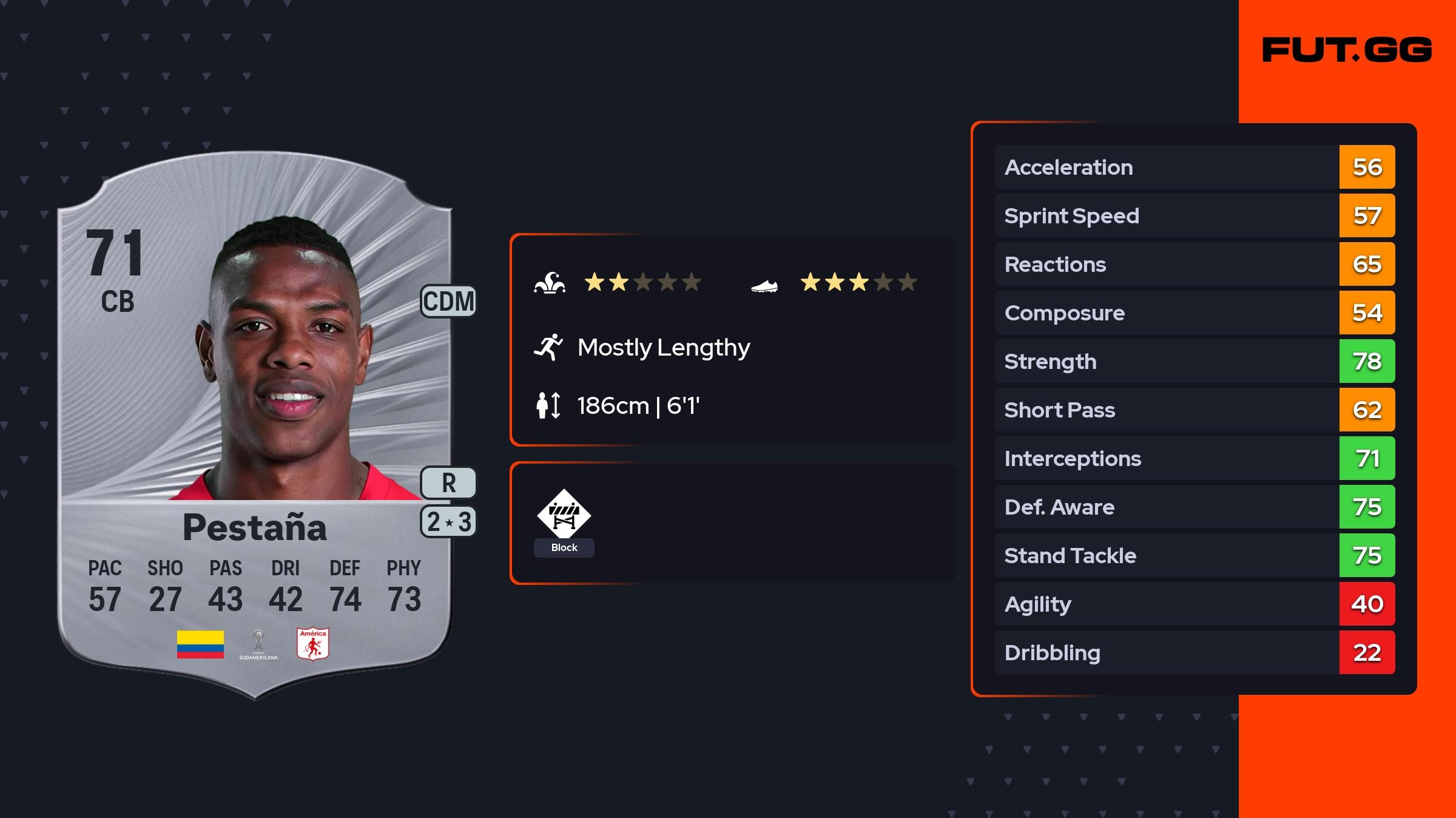Choose the Short Pass stat row

click(1194, 410)
